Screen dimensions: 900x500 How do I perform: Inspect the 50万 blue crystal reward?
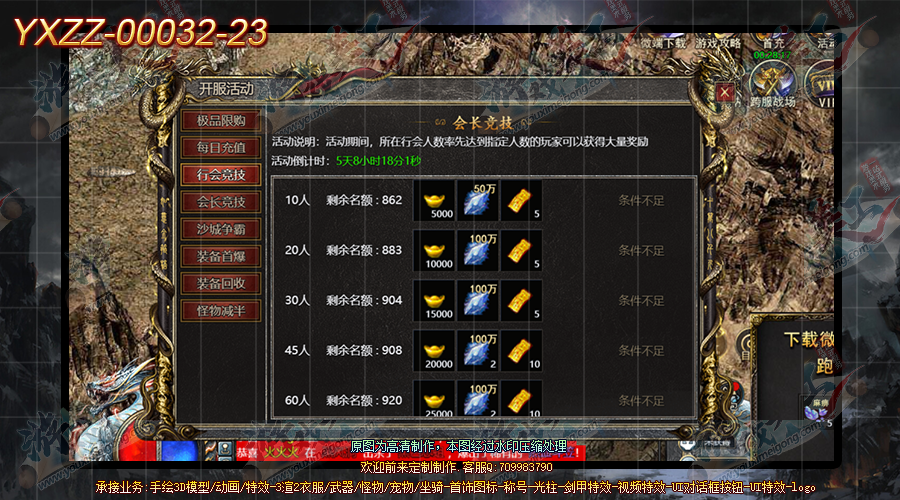coord(477,200)
